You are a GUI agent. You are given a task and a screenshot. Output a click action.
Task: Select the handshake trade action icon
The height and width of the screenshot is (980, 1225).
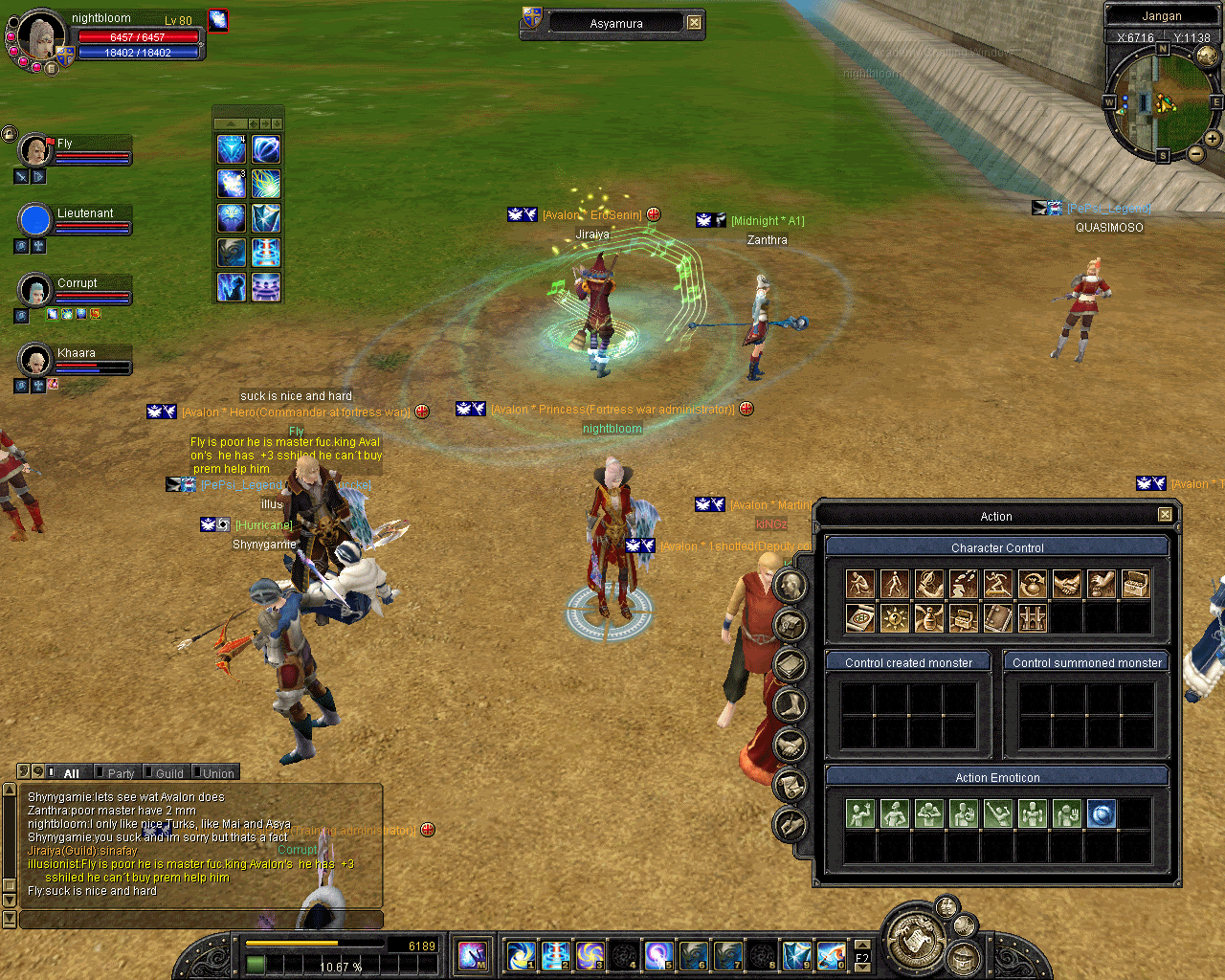(1066, 584)
